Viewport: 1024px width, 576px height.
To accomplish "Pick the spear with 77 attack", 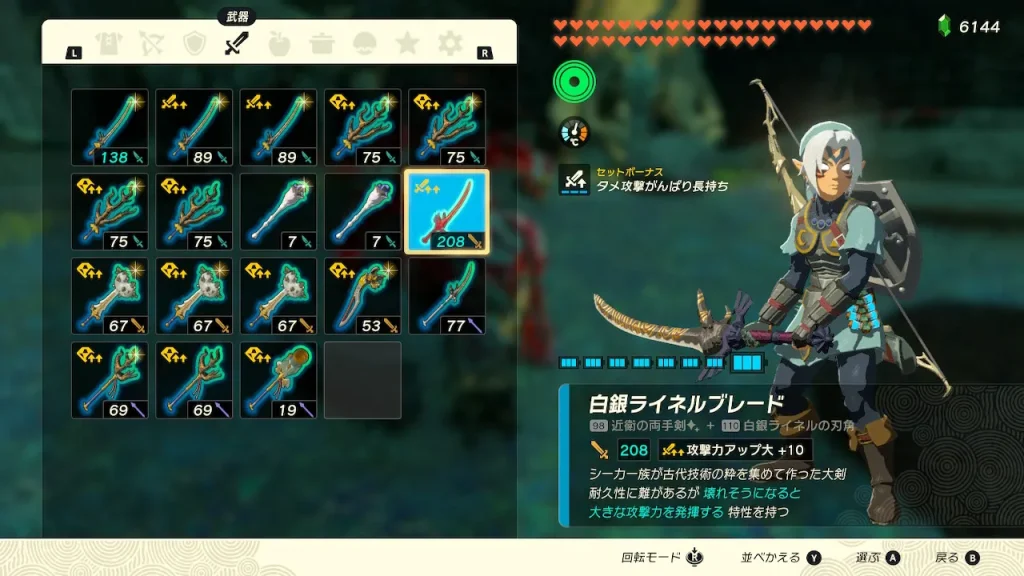I will [x=447, y=296].
